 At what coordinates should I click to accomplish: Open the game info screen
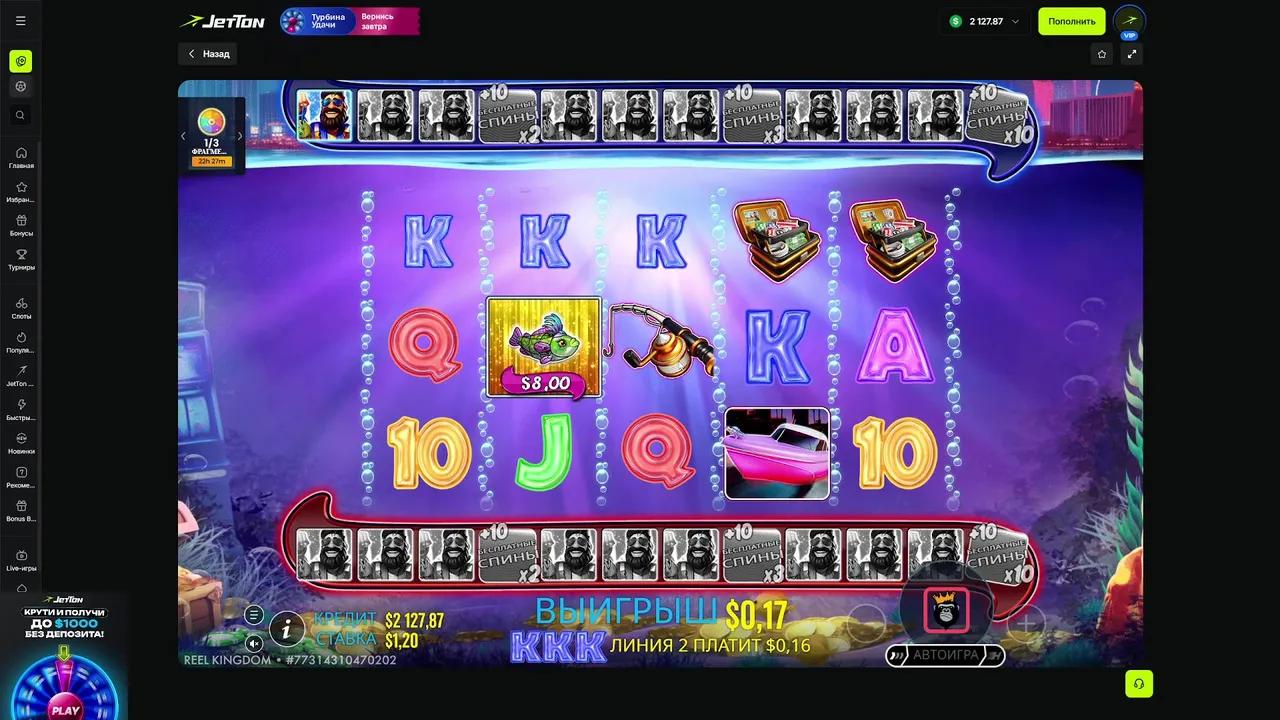287,629
